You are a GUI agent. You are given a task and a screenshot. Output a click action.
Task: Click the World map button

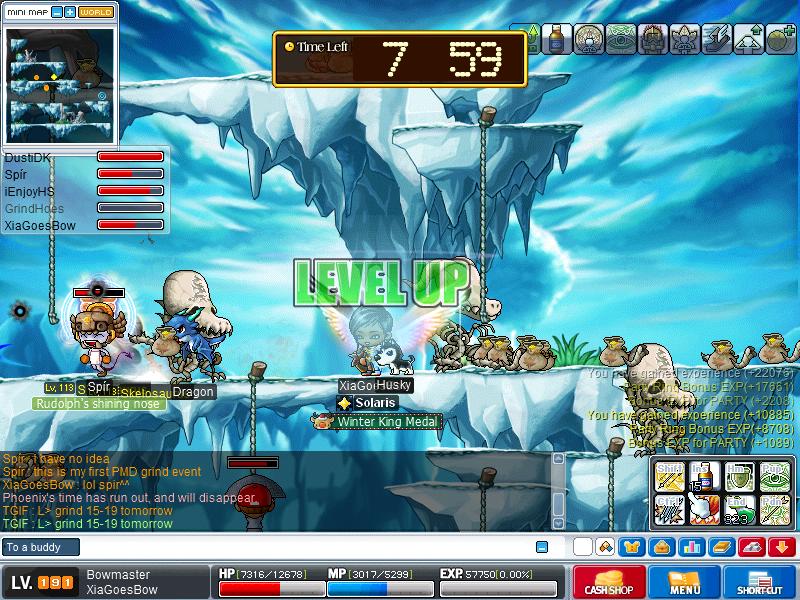96,12
